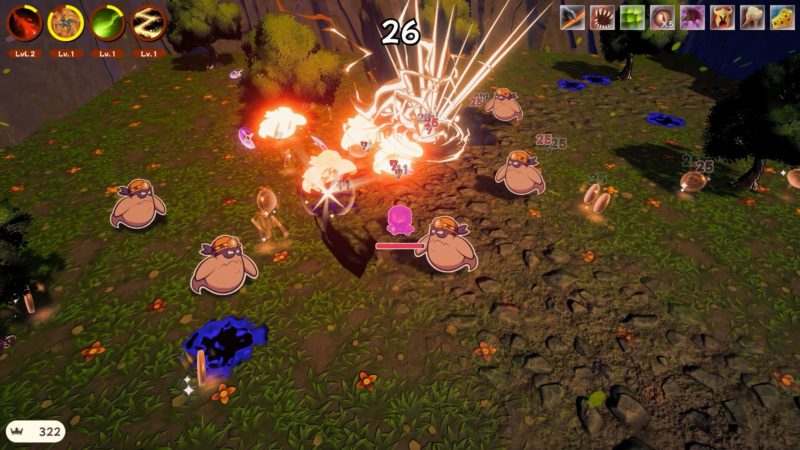This screenshot has width=800, height=450.
Task: Click the green comet ability icon
Action: pyautogui.click(x=108, y=22)
